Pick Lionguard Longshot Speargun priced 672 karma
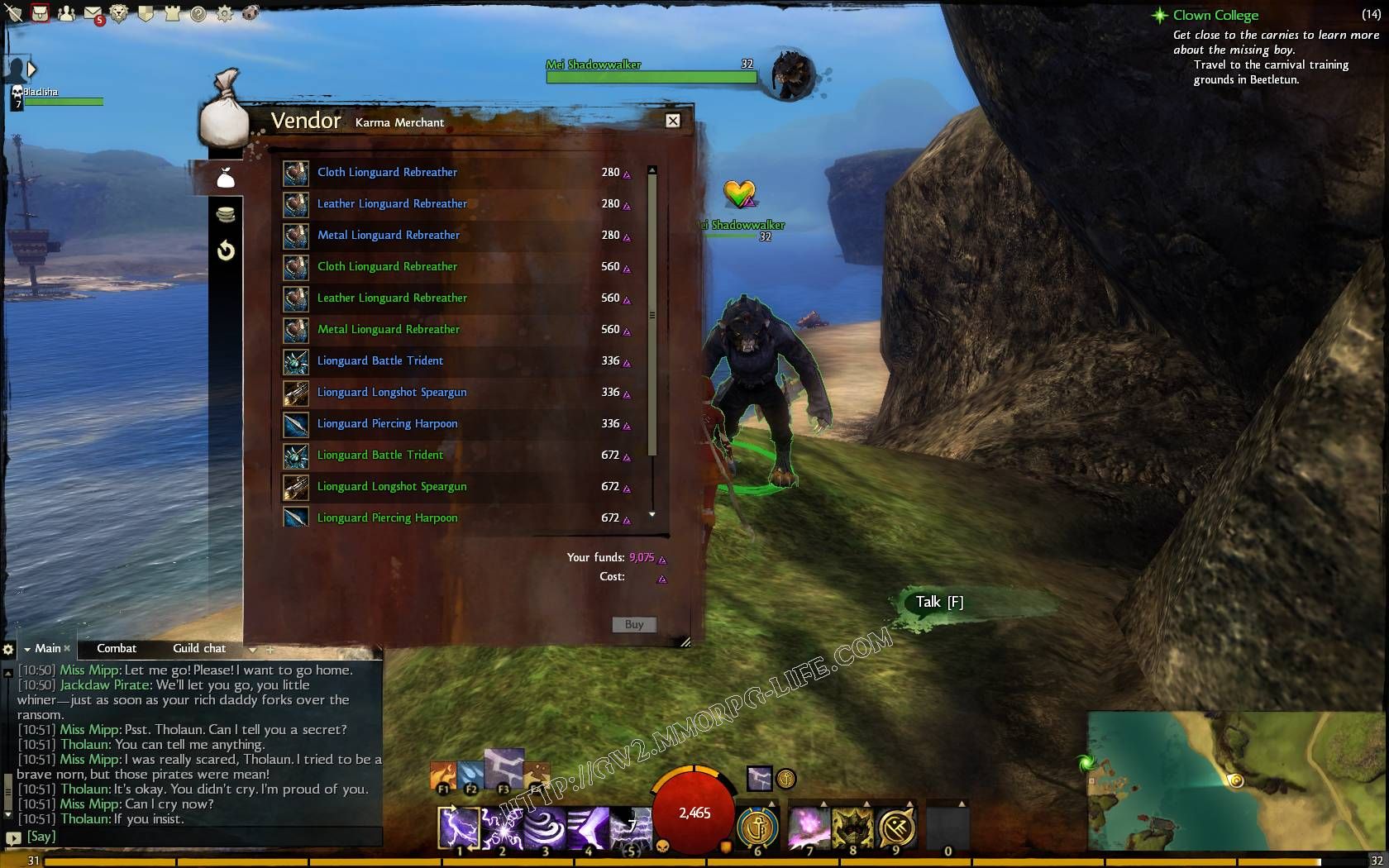This screenshot has width=1389, height=868. click(x=392, y=486)
